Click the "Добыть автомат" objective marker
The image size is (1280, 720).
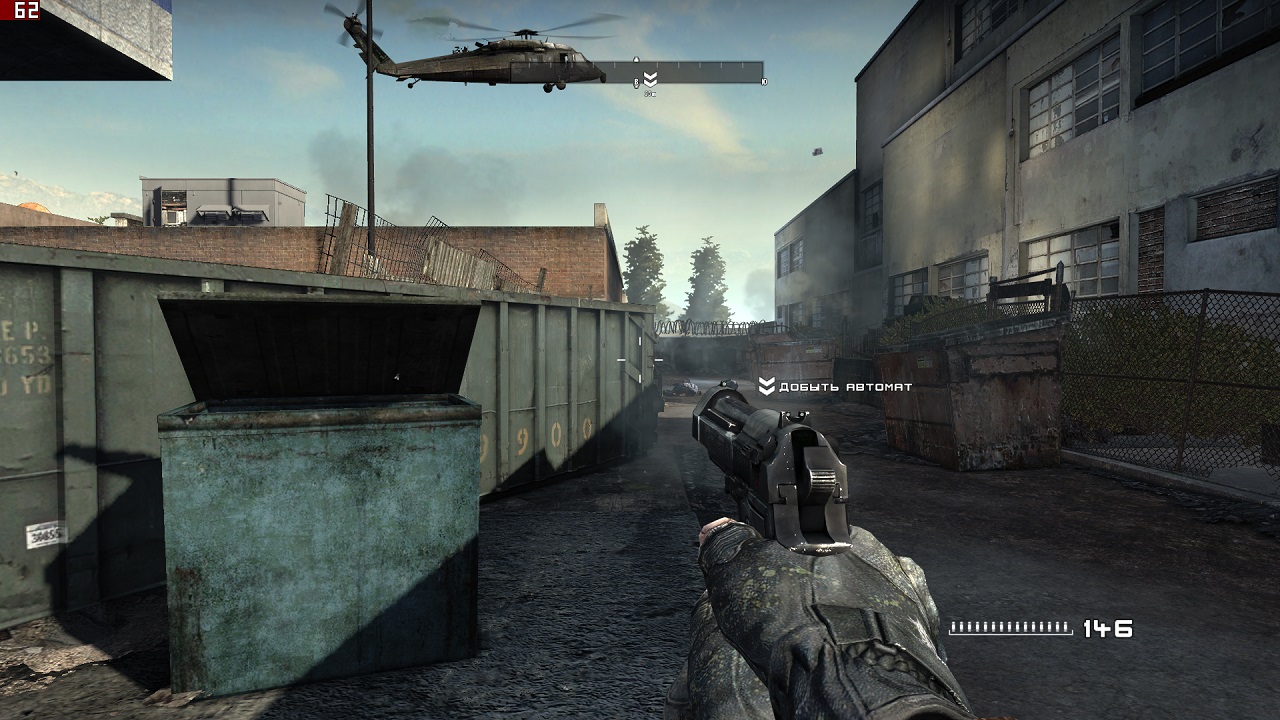tap(767, 386)
